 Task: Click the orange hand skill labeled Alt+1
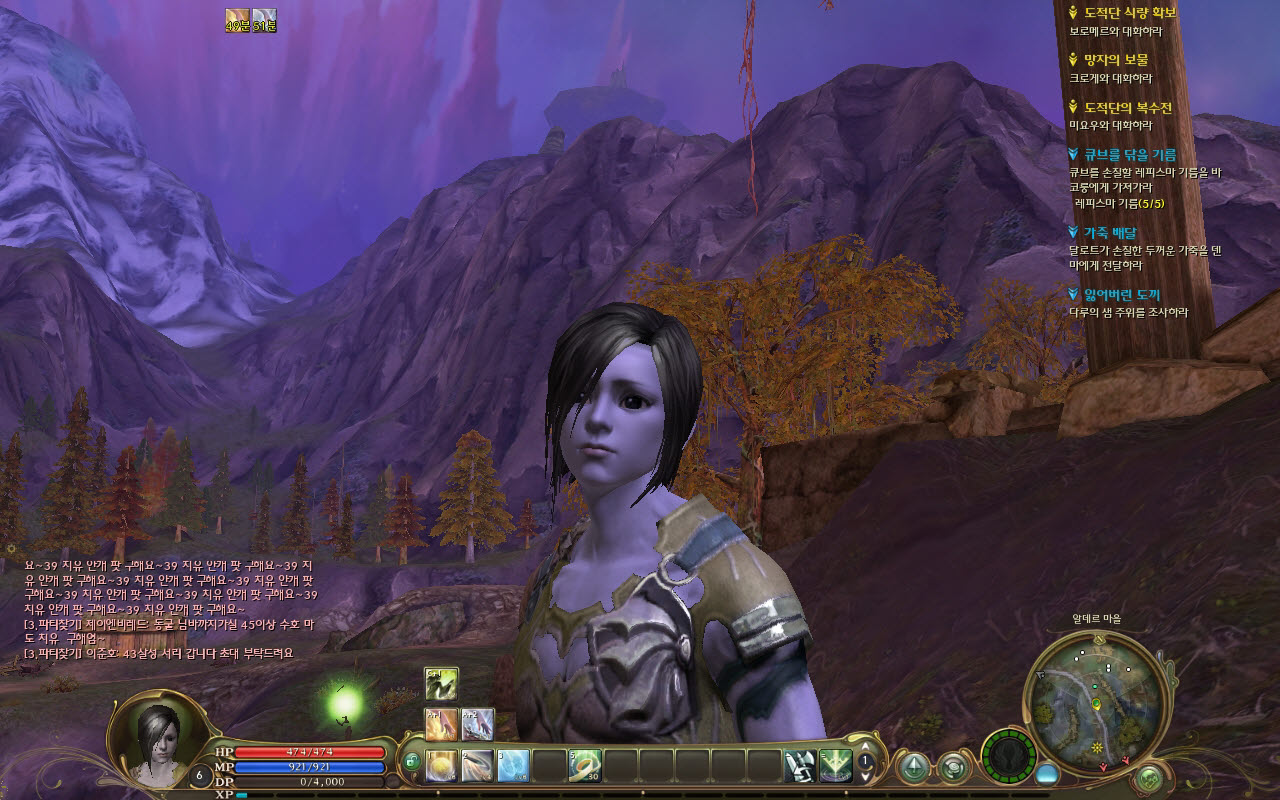(x=441, y=724)
